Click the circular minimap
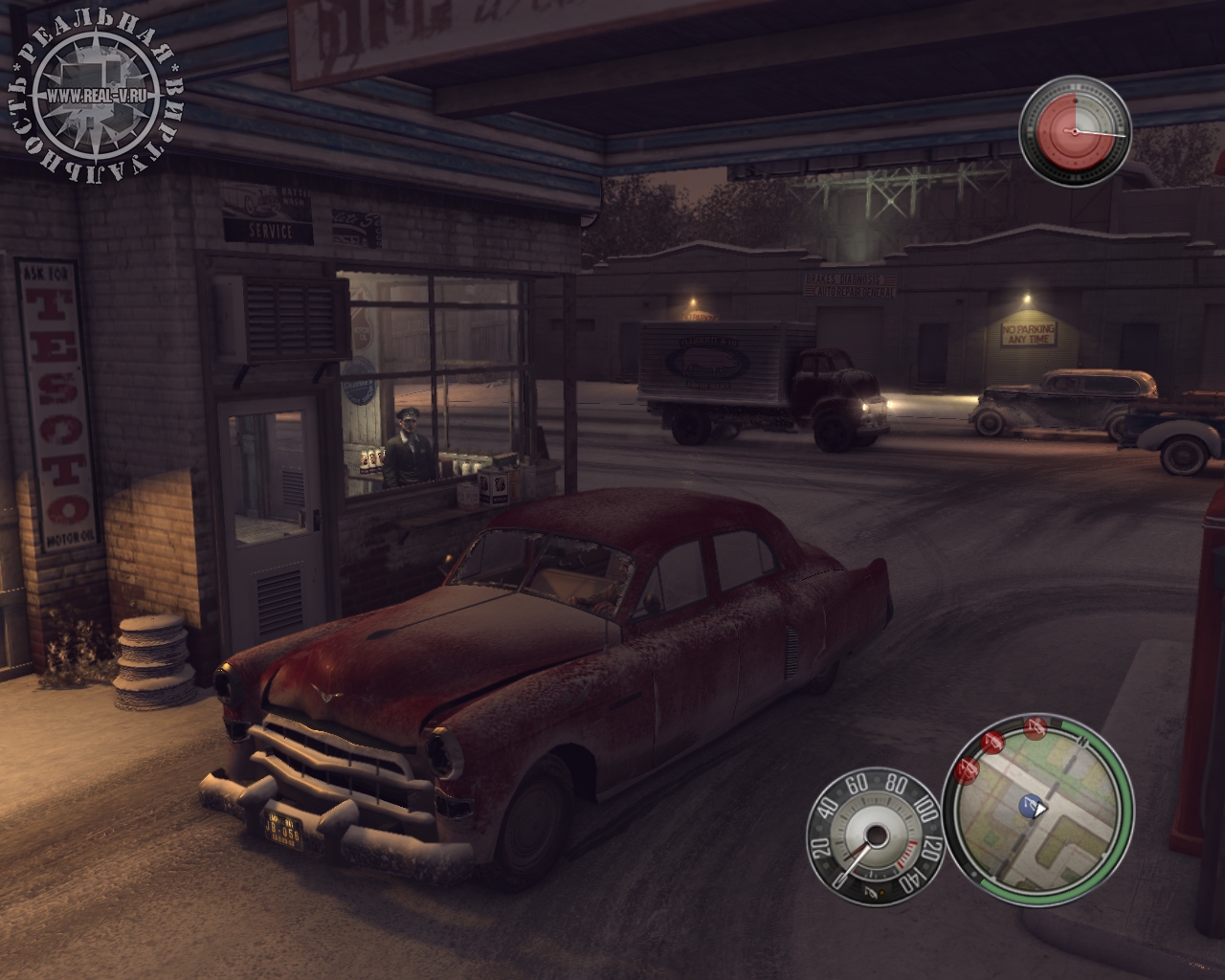Viewport: 1225px width, 980px height. click(1038, 813)
